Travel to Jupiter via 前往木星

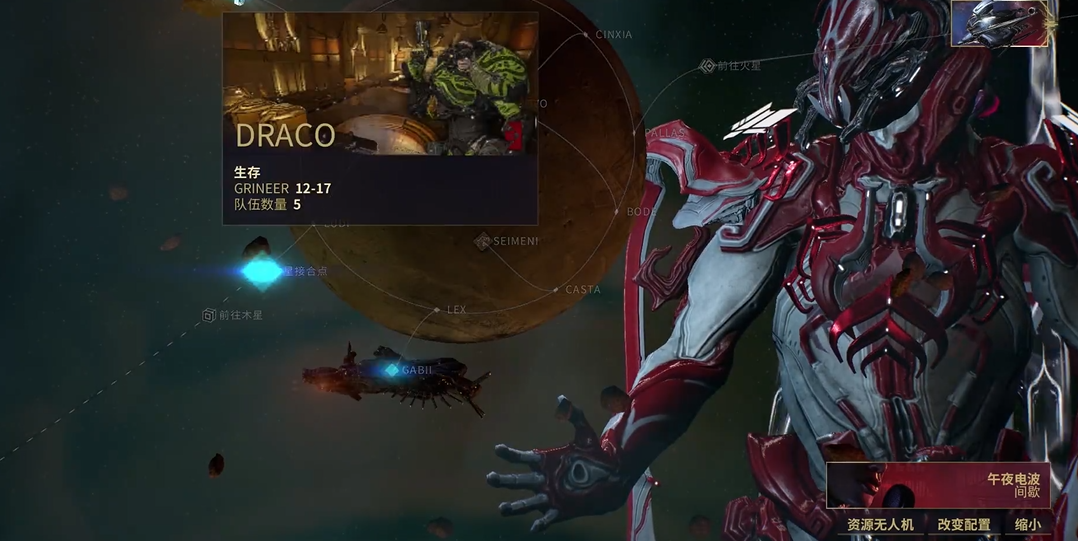coord(209,315)
